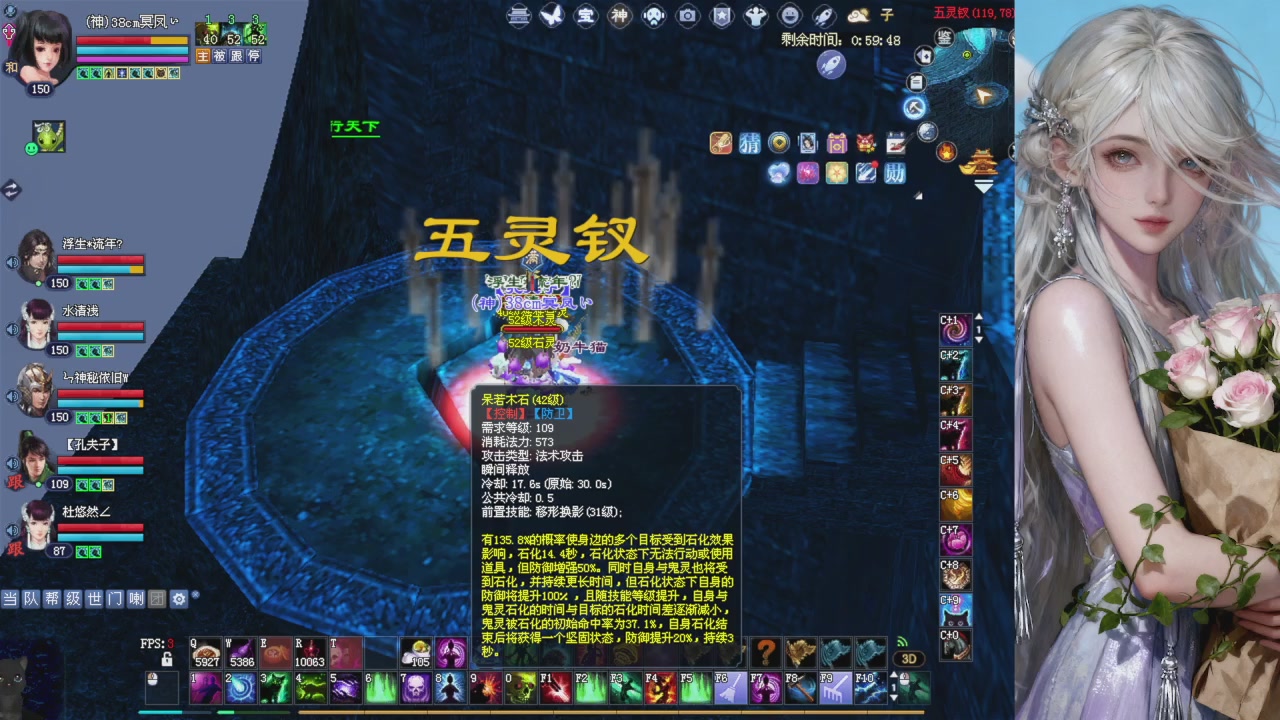
Task: Switch to the 队 team chat tab
Action: (x=30, y=599)
